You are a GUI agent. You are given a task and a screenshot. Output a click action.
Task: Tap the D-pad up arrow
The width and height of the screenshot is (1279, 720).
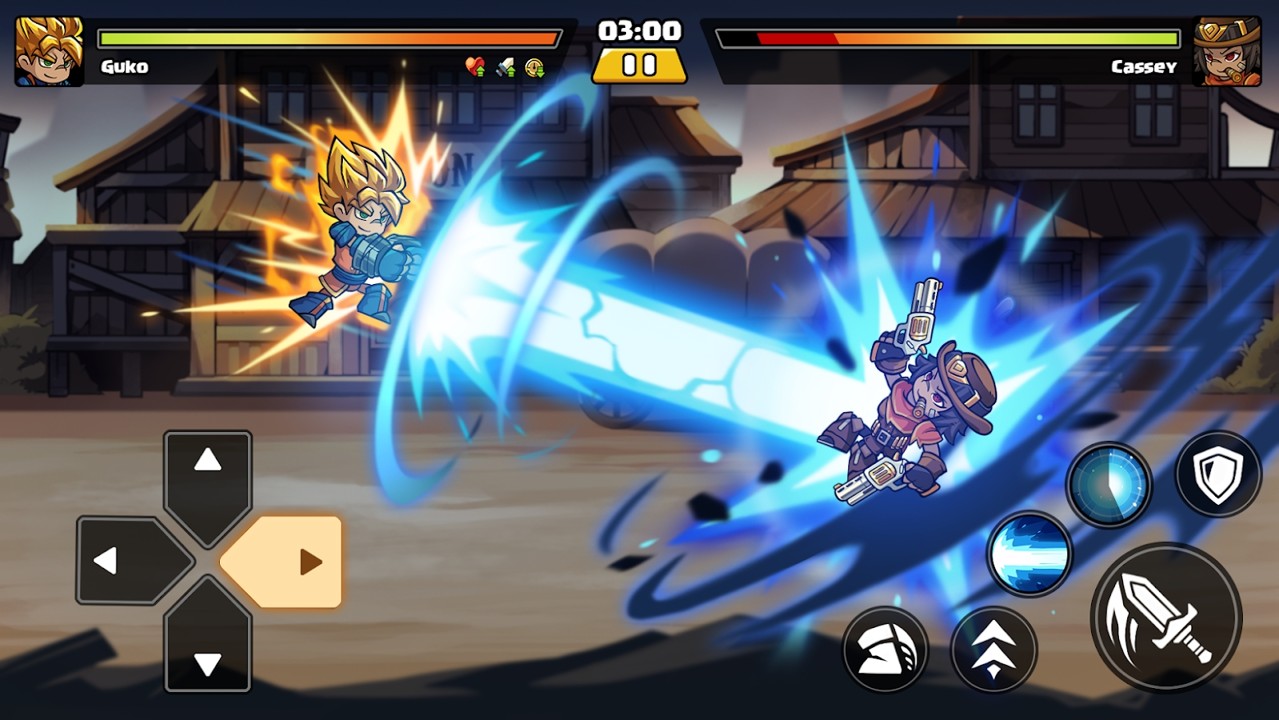coord(207,475)
